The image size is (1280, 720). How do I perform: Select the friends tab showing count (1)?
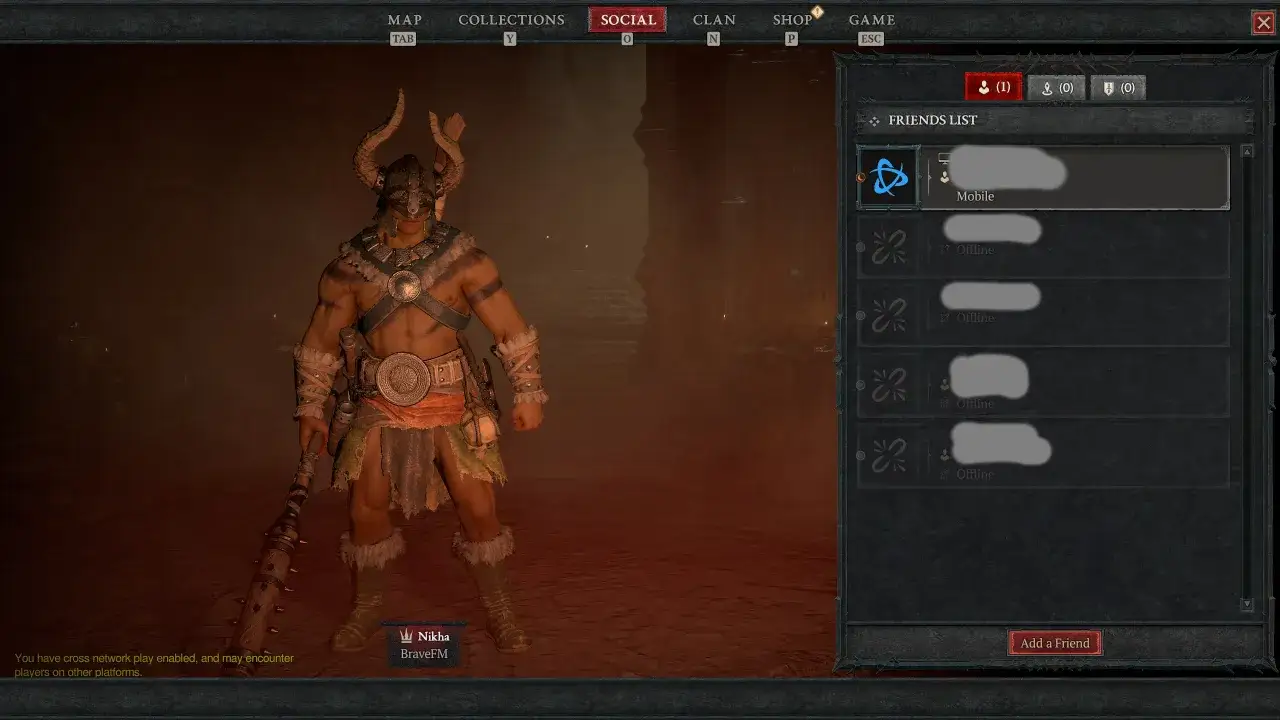point(993,87)
